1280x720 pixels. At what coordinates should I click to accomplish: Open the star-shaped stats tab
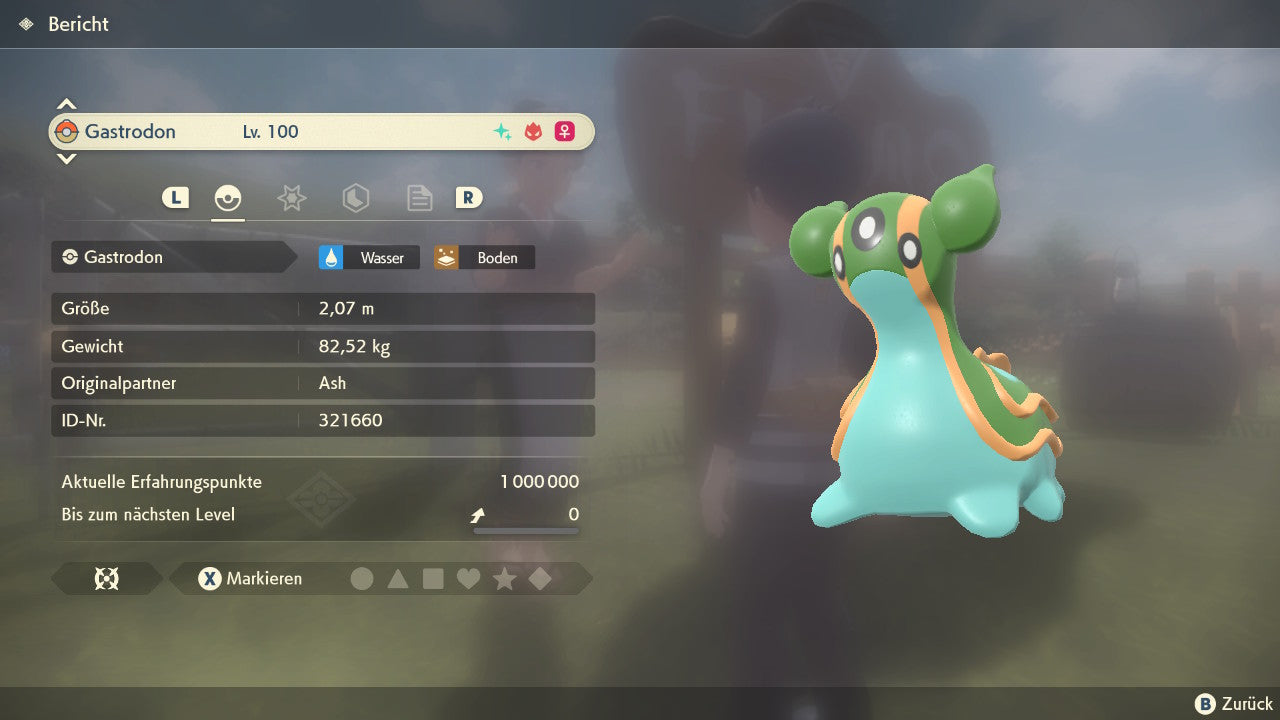291,198
